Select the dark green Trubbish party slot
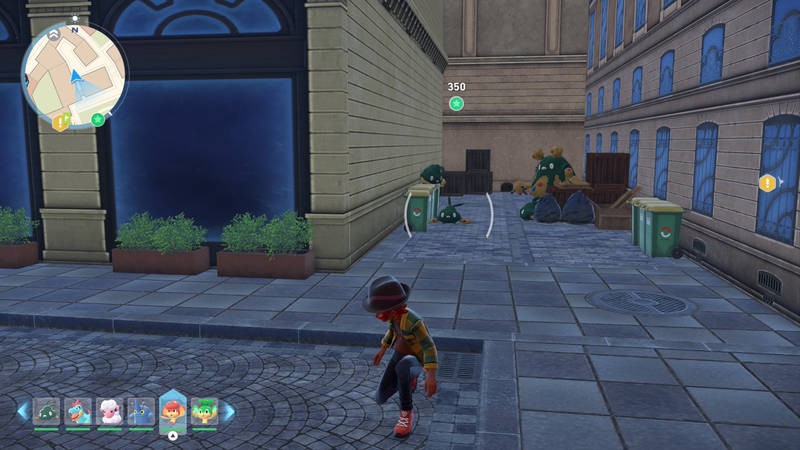800x450 pixels. [x=46, y=411]
